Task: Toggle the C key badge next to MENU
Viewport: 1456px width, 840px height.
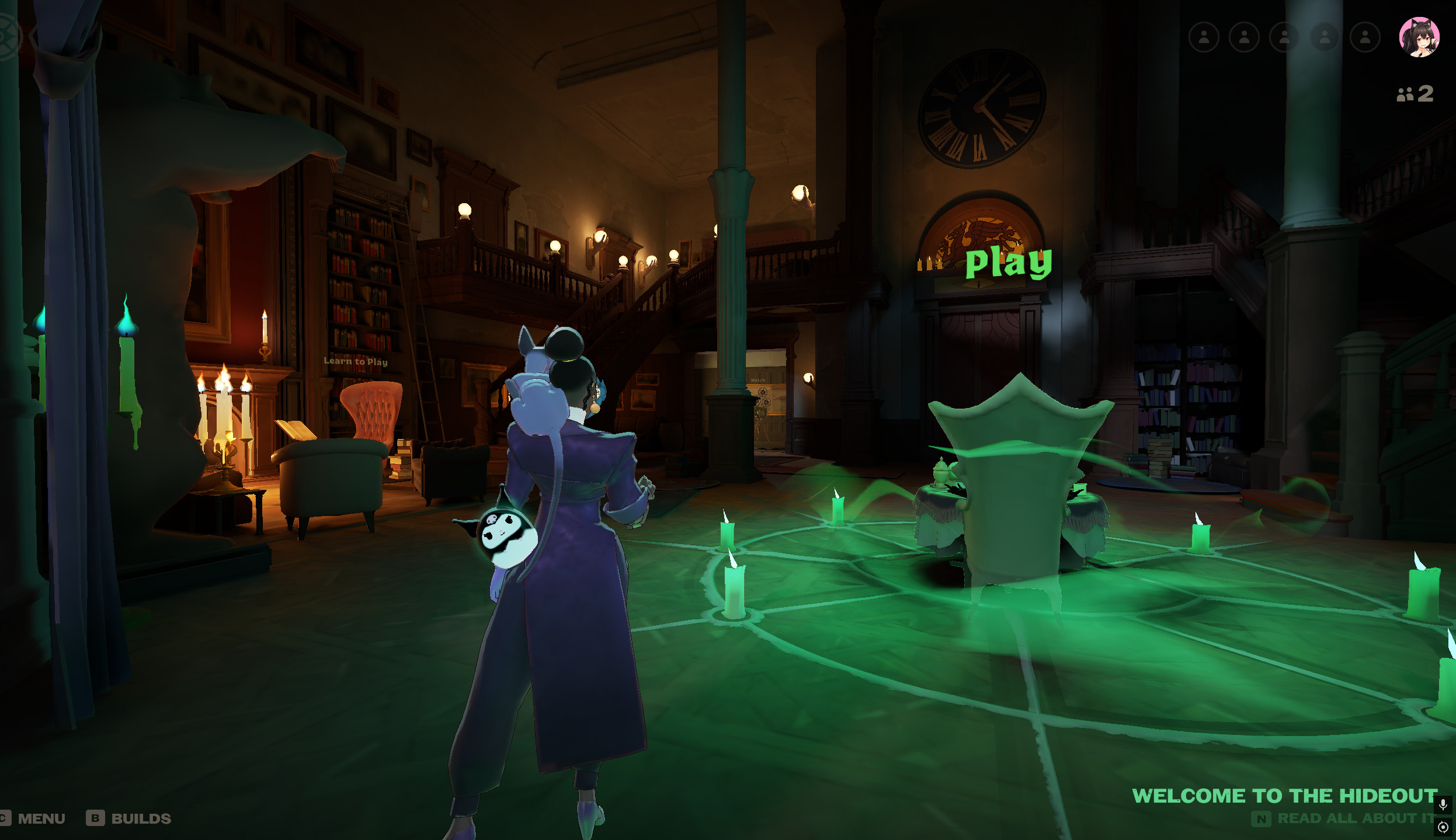Action: (5, 819)
